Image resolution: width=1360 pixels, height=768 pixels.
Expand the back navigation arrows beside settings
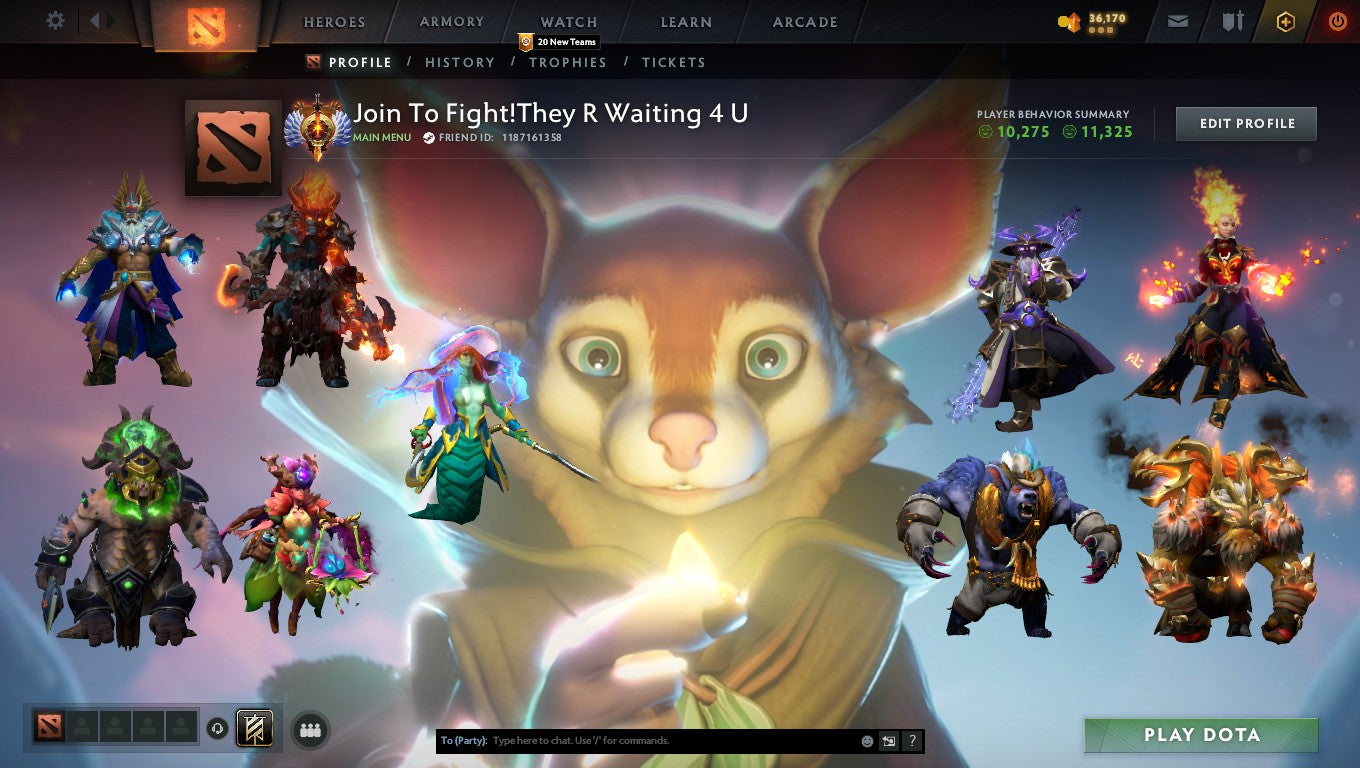click(97, 19)
